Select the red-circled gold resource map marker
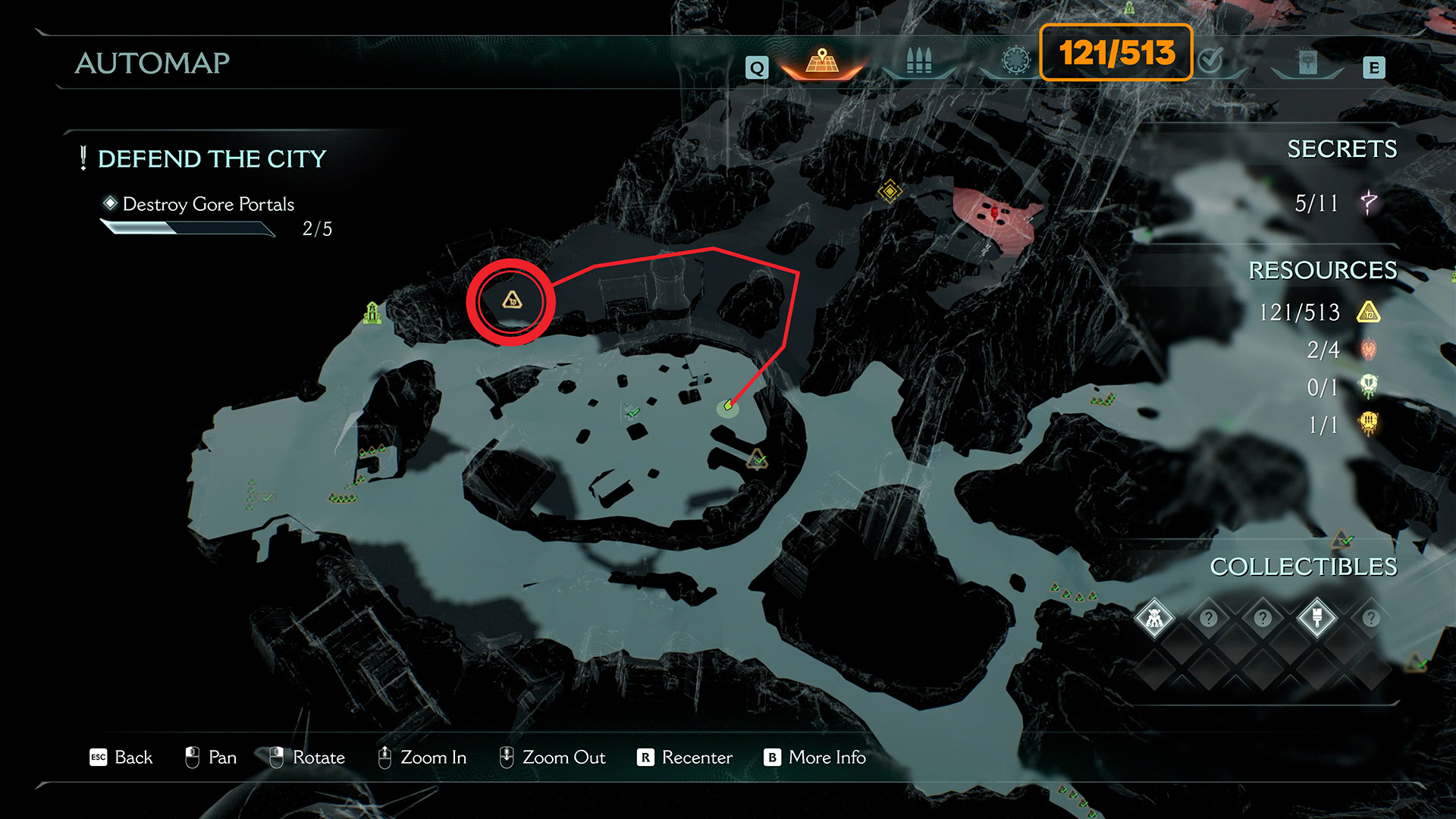The height and width of the screenshot is (819, 1456). click(x=512, y=301)
